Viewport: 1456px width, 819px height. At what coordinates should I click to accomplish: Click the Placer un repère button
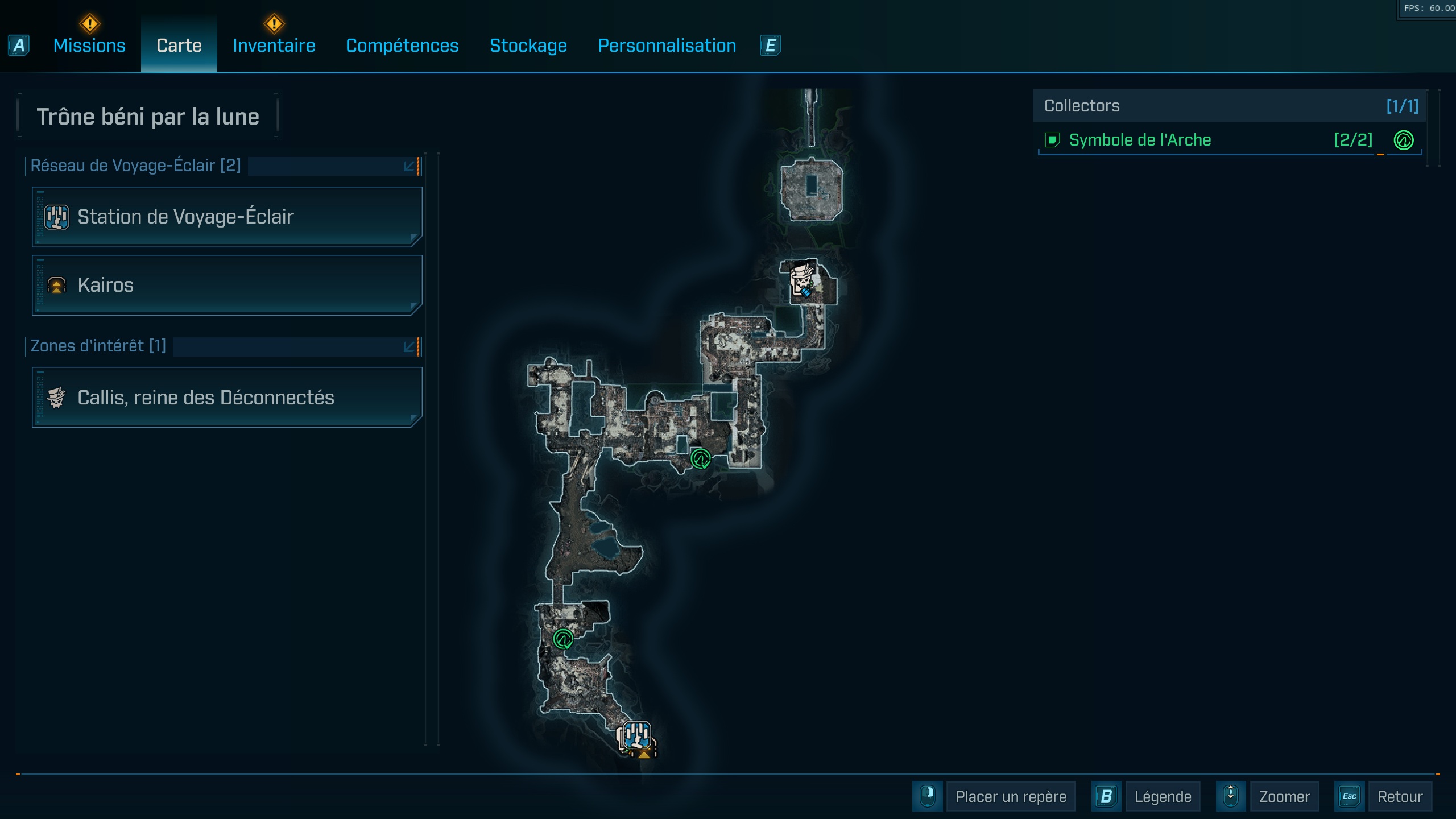click(1010, 796)
